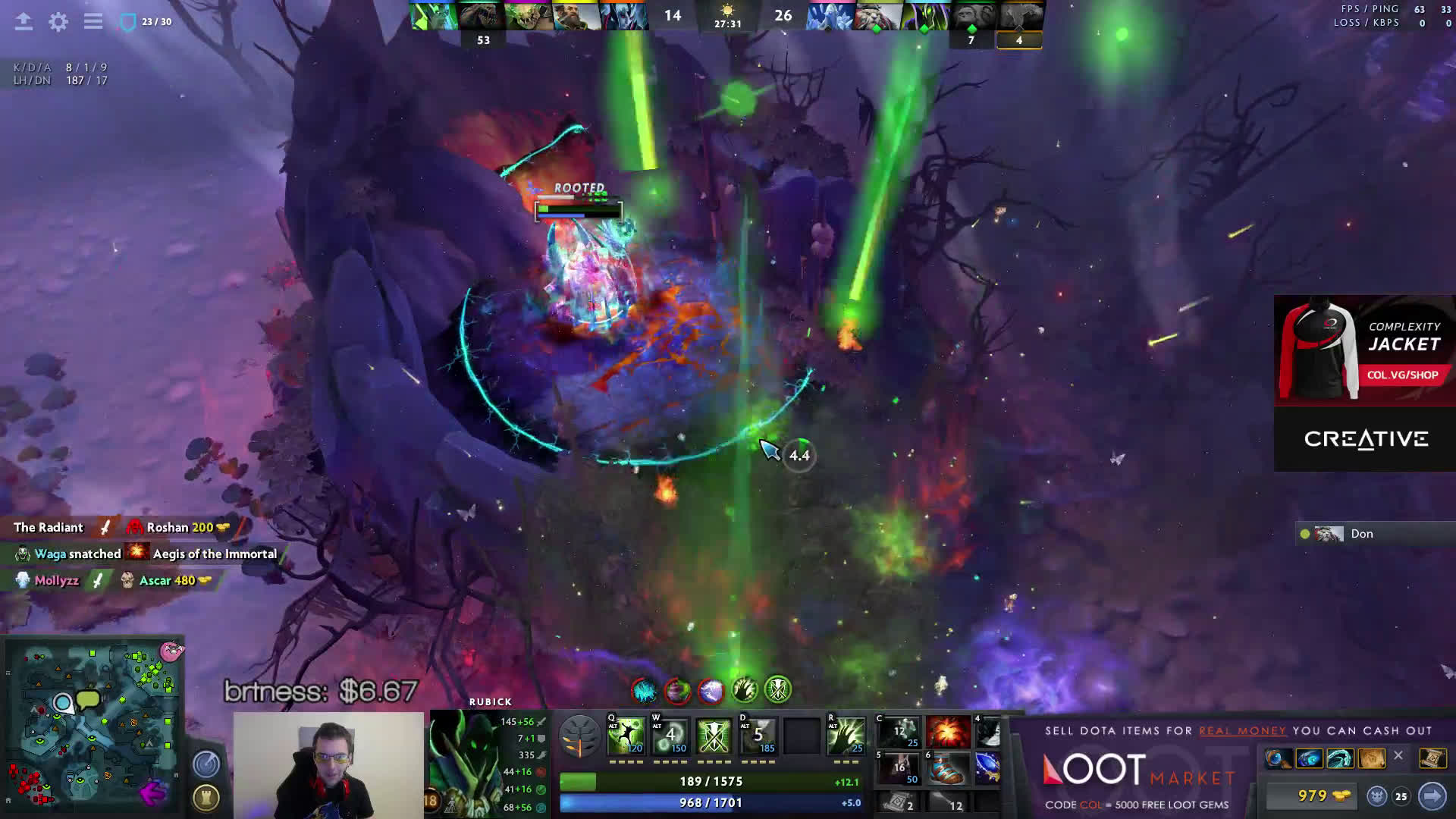Dismiss the quick-buy item suggestions
1456x819 pixels.
click(1398, 756)
